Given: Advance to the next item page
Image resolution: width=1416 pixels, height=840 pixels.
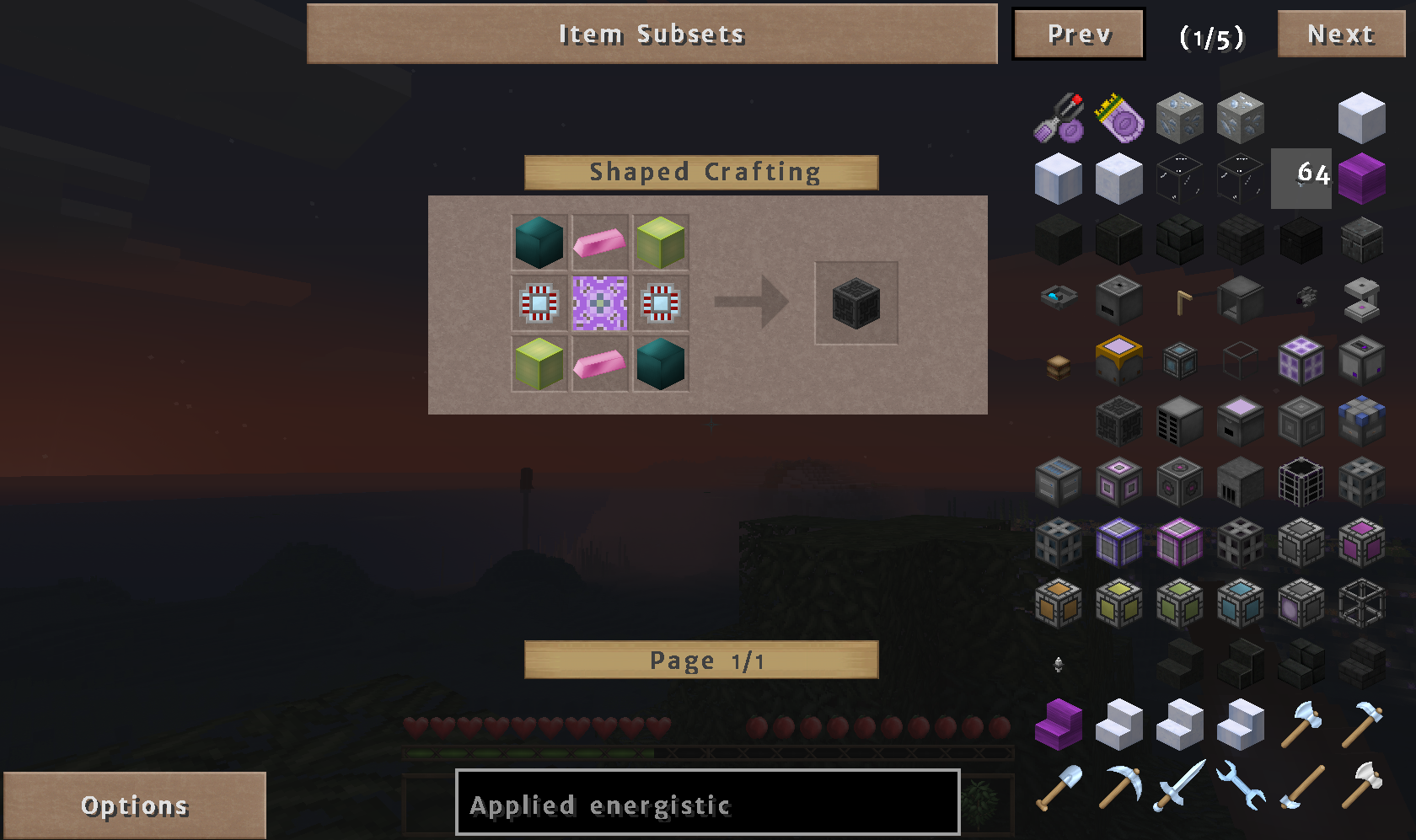Looking at the screenshot, I should [x=1340, y=35].
